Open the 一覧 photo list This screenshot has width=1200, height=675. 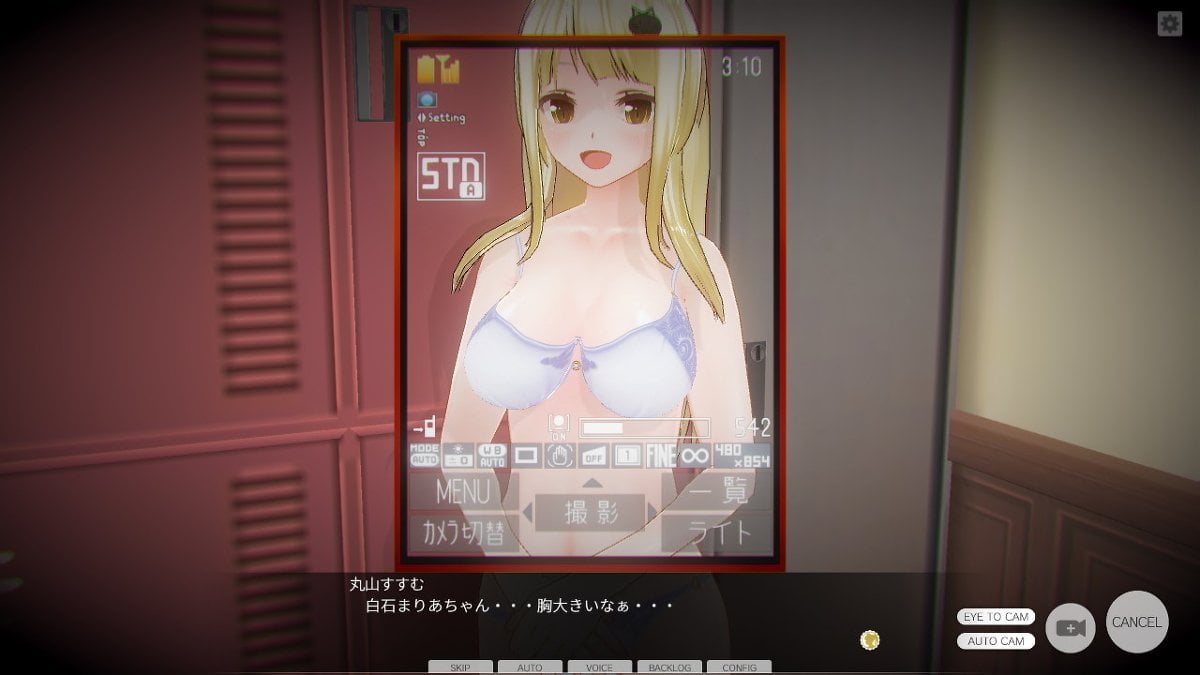pos(716,492)
